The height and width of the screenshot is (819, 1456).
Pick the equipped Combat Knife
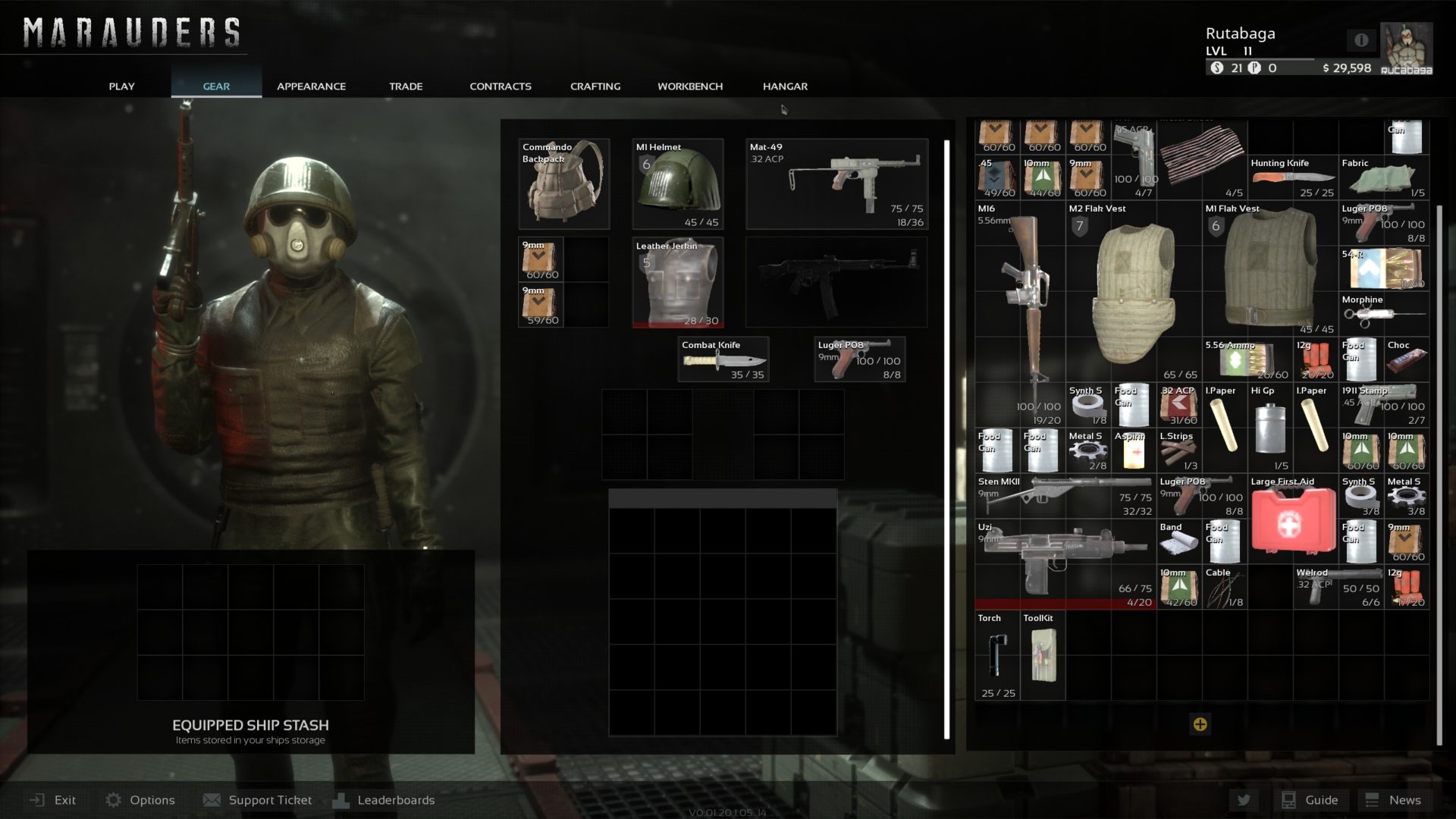coord(723,359)
